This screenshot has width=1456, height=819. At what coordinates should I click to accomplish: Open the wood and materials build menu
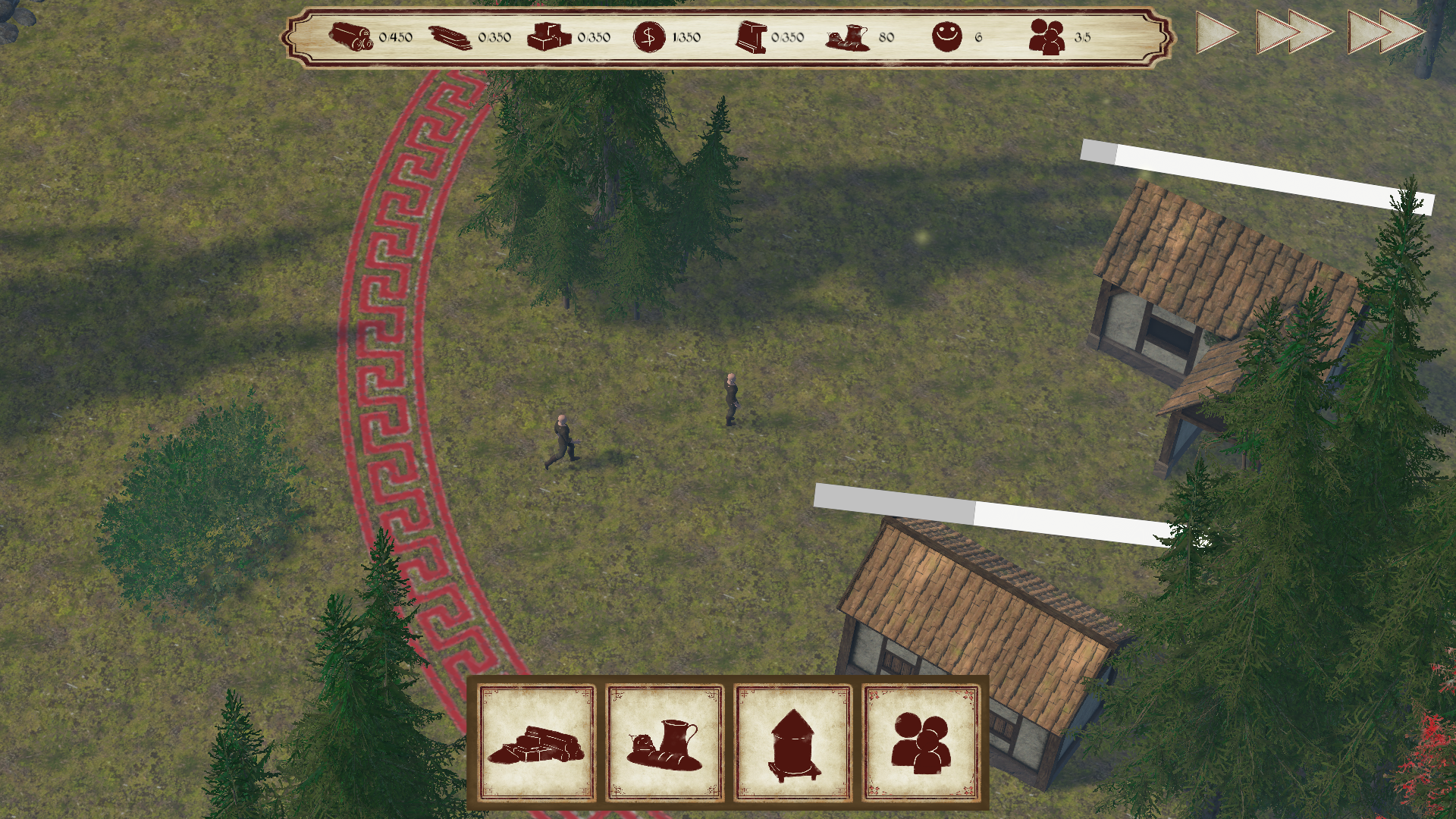tap(537, 743)
